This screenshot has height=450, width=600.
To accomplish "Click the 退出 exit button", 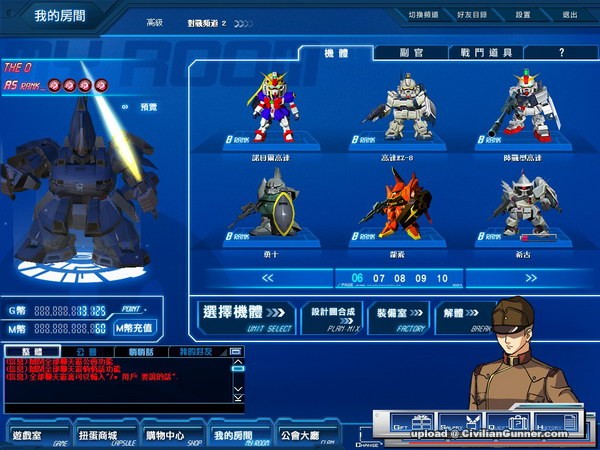I will (x=569, y=15).
